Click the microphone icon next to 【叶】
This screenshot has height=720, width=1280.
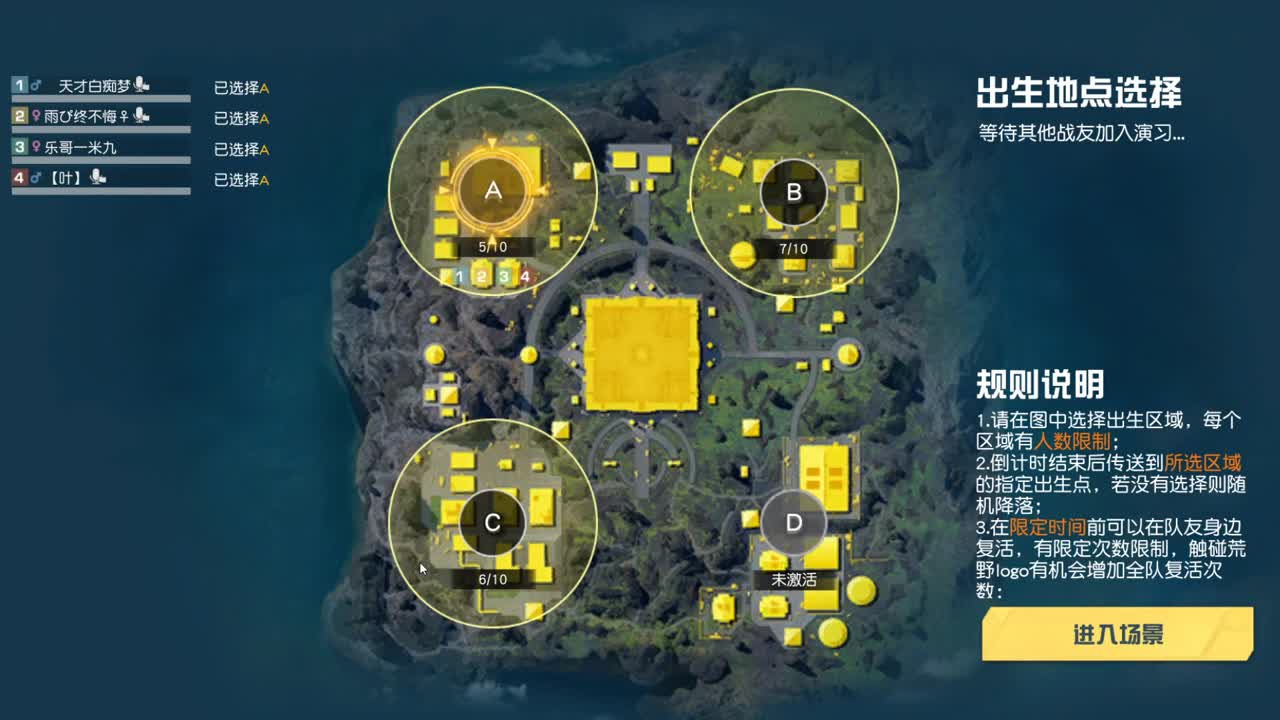97,178
